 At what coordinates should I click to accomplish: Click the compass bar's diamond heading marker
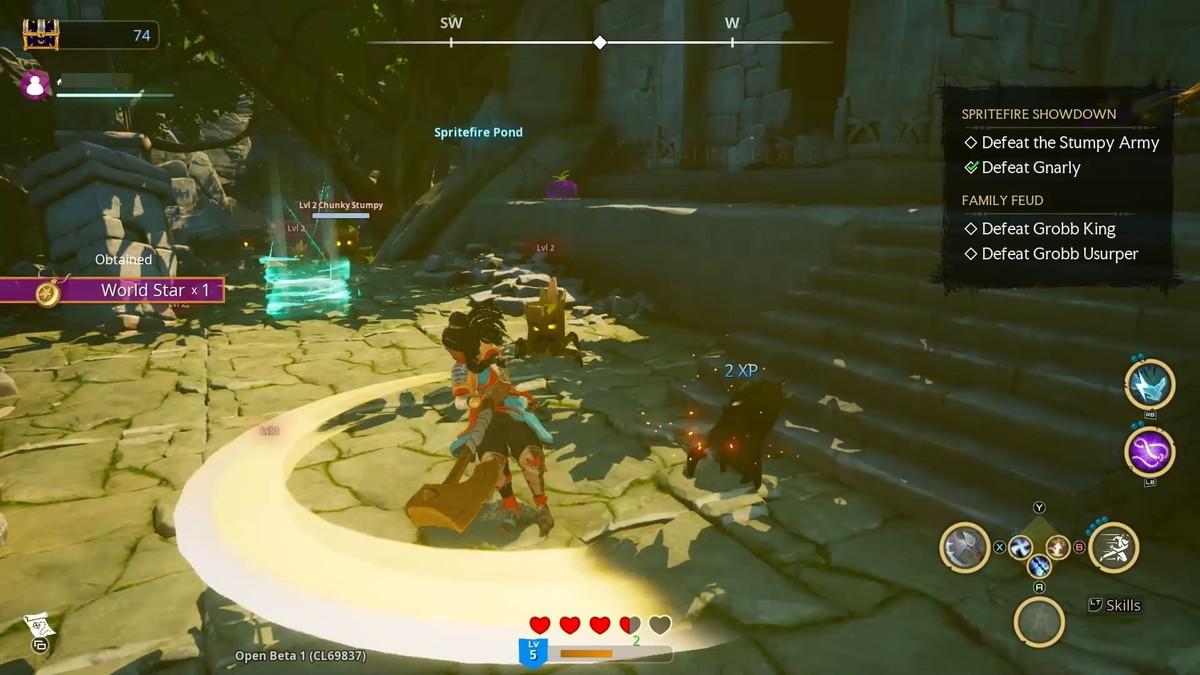600,42
